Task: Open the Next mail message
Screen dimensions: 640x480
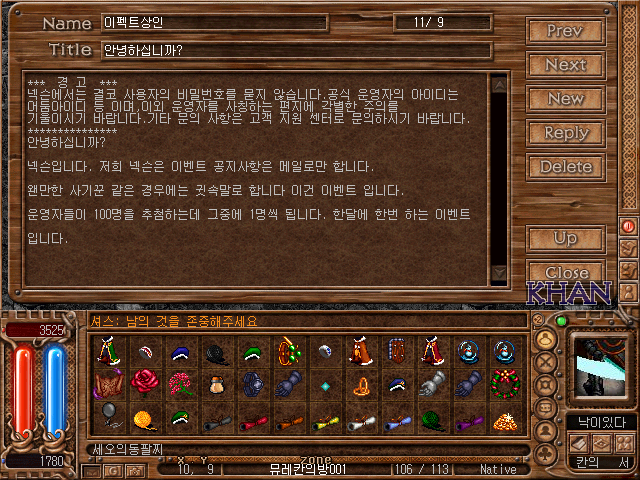Action: (x=565, y=64)
